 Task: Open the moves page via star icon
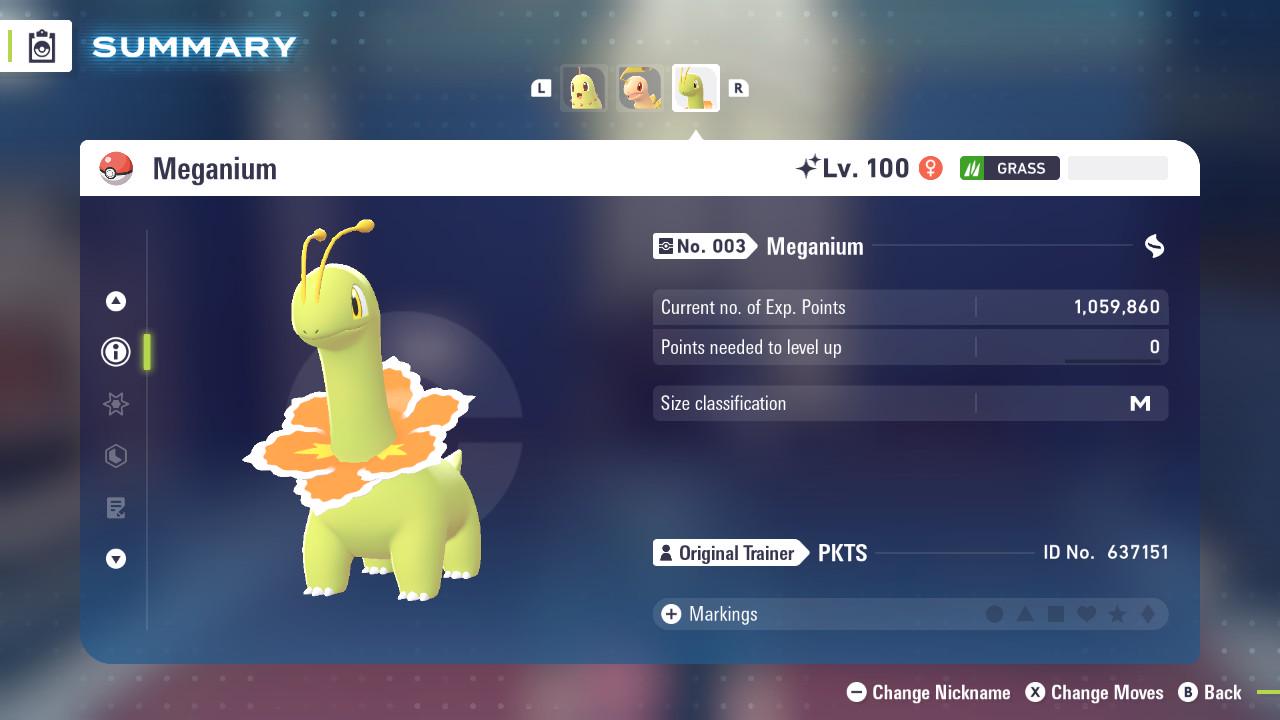tap(115, 404)
